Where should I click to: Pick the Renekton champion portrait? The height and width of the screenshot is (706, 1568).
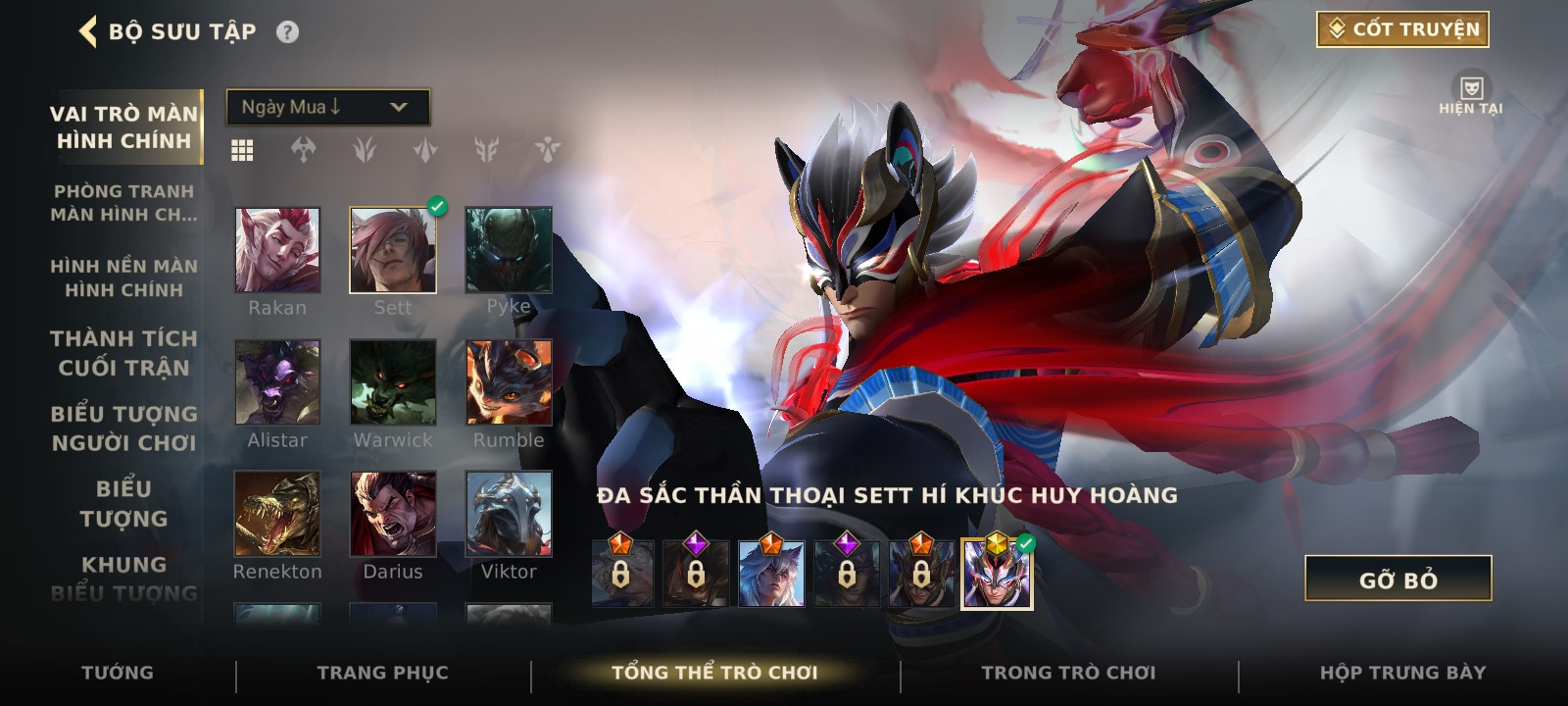pyautogui.click(x=277, y=514)
